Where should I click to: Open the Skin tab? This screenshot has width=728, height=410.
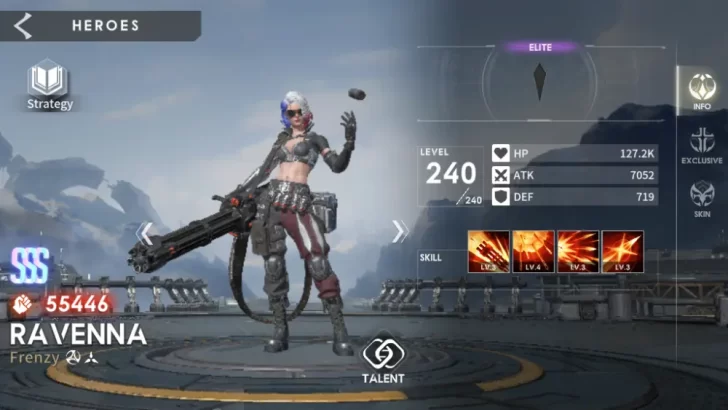tap(702, 199)
